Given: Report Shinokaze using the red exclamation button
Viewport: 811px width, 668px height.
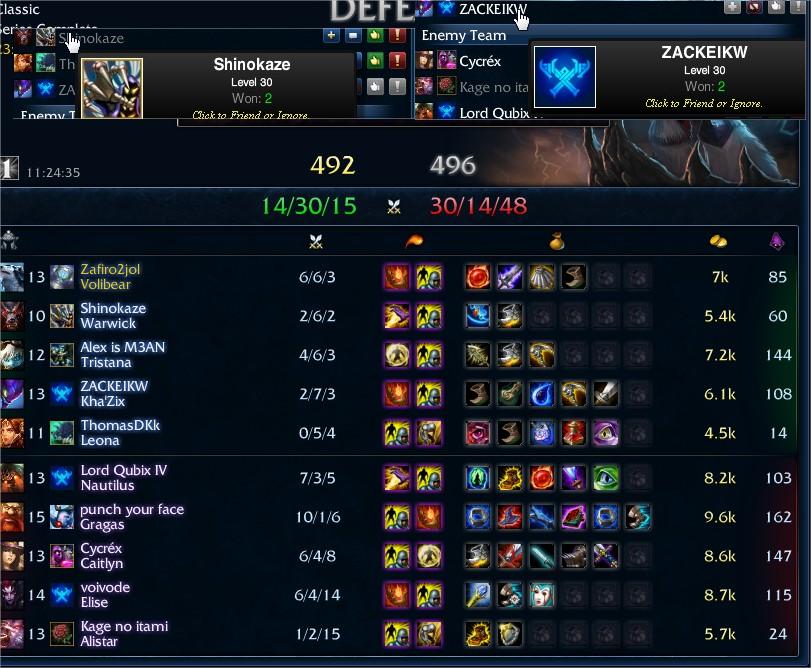Looking at the screenshot, I should 397,36.
